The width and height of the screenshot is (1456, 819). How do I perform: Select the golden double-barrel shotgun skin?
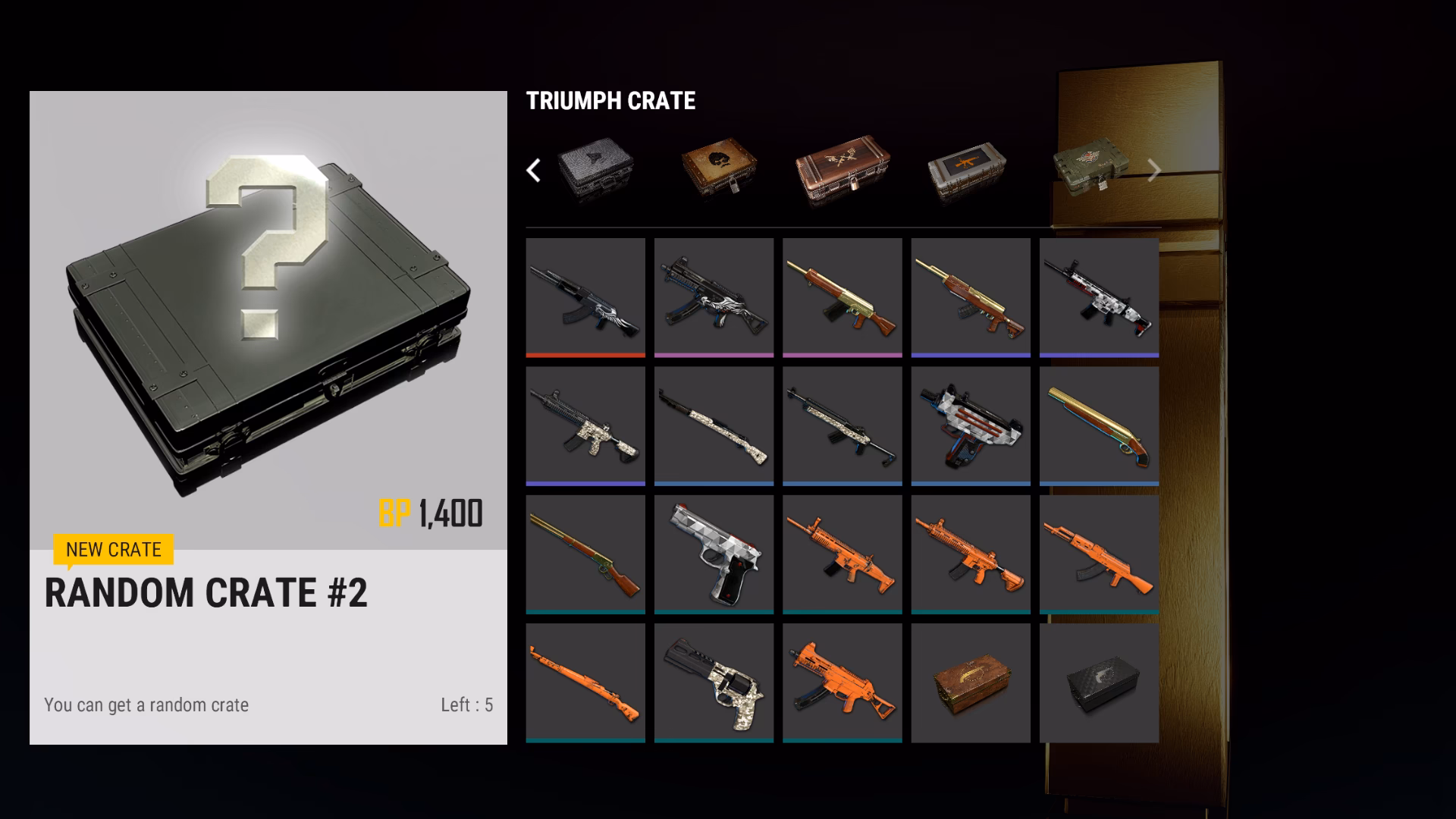point(1100,425)
